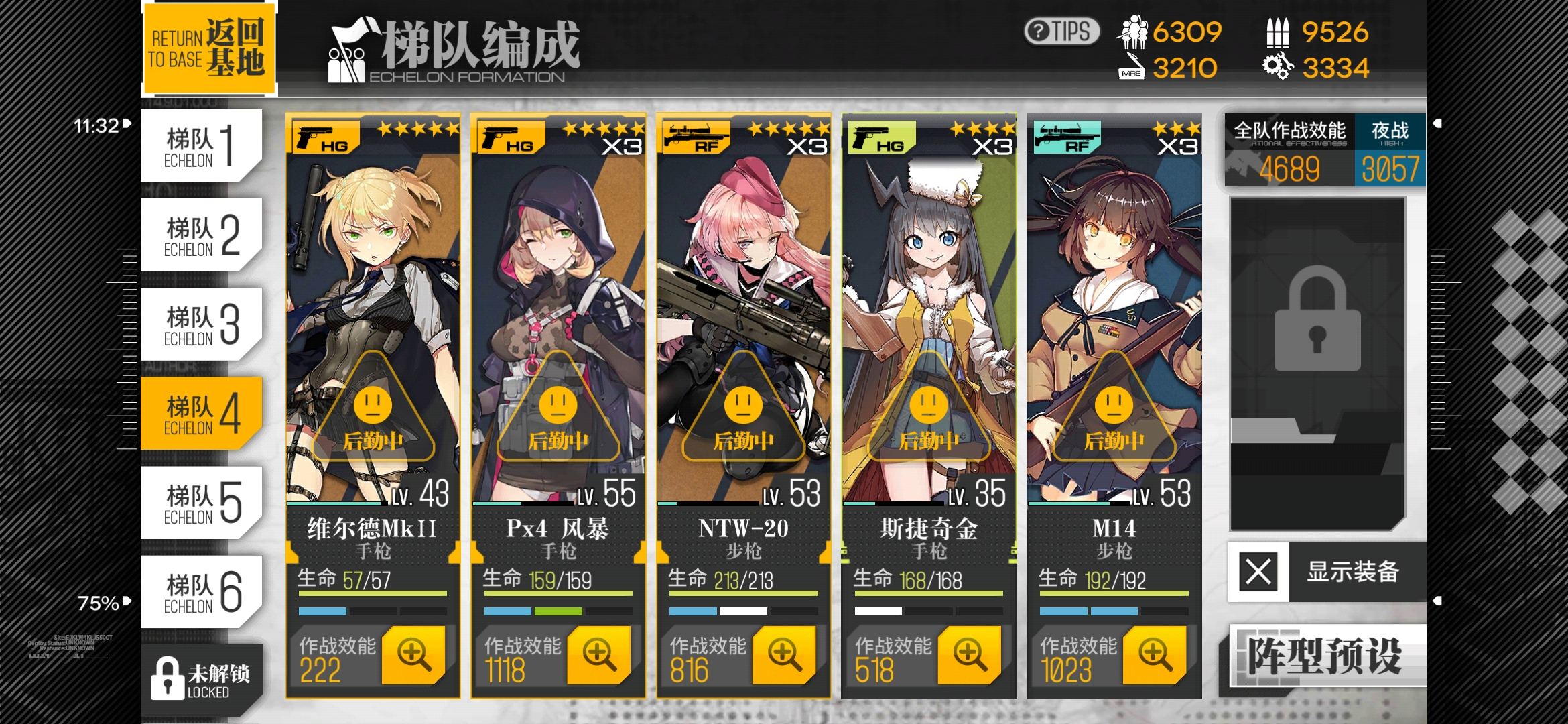Click the HG weapon icon on 维尔德MkII card
Screen dimensions: 1568x724
[x=323, y=136]
